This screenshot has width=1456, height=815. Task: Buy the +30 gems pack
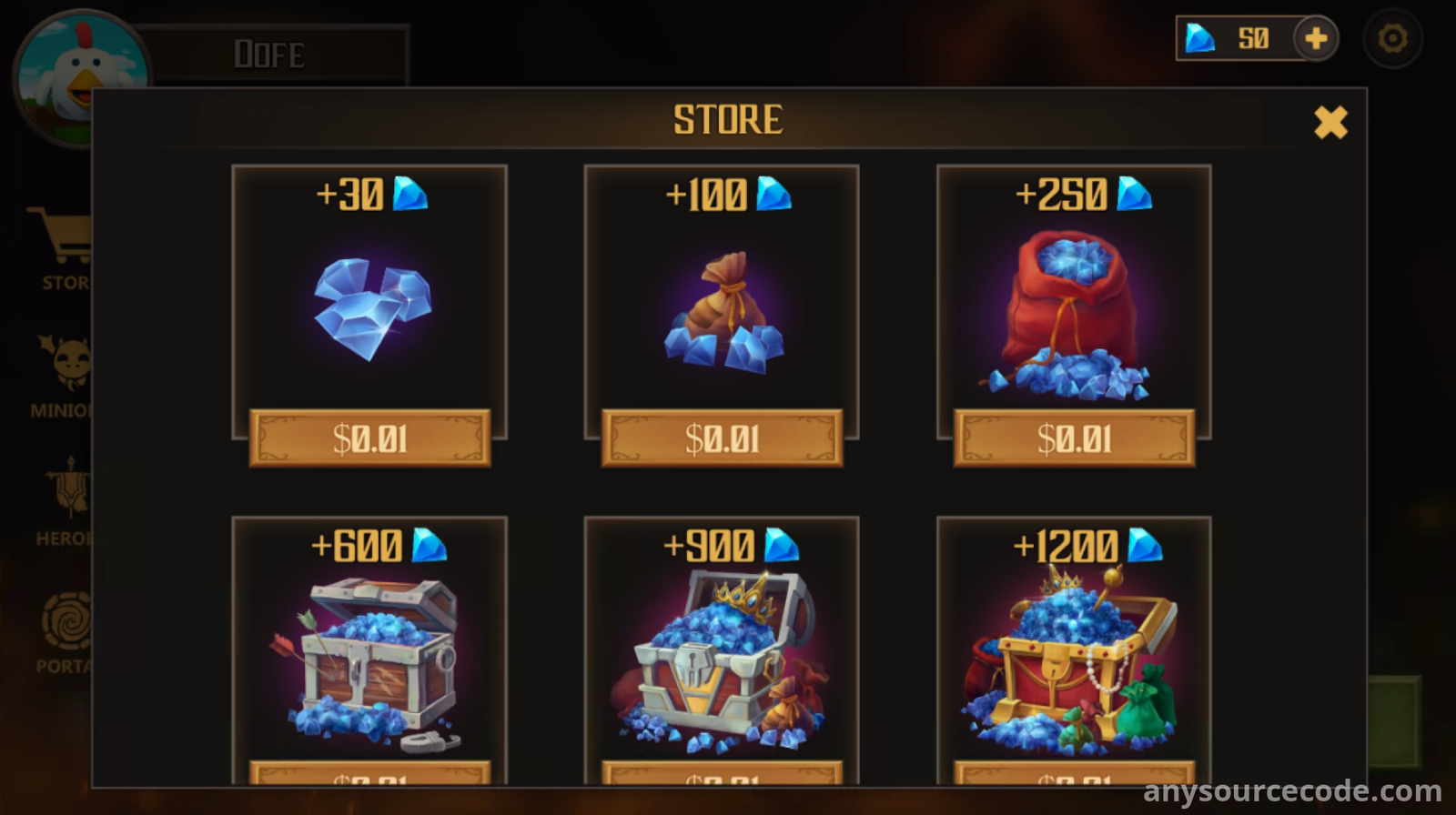tap(369, 438)
